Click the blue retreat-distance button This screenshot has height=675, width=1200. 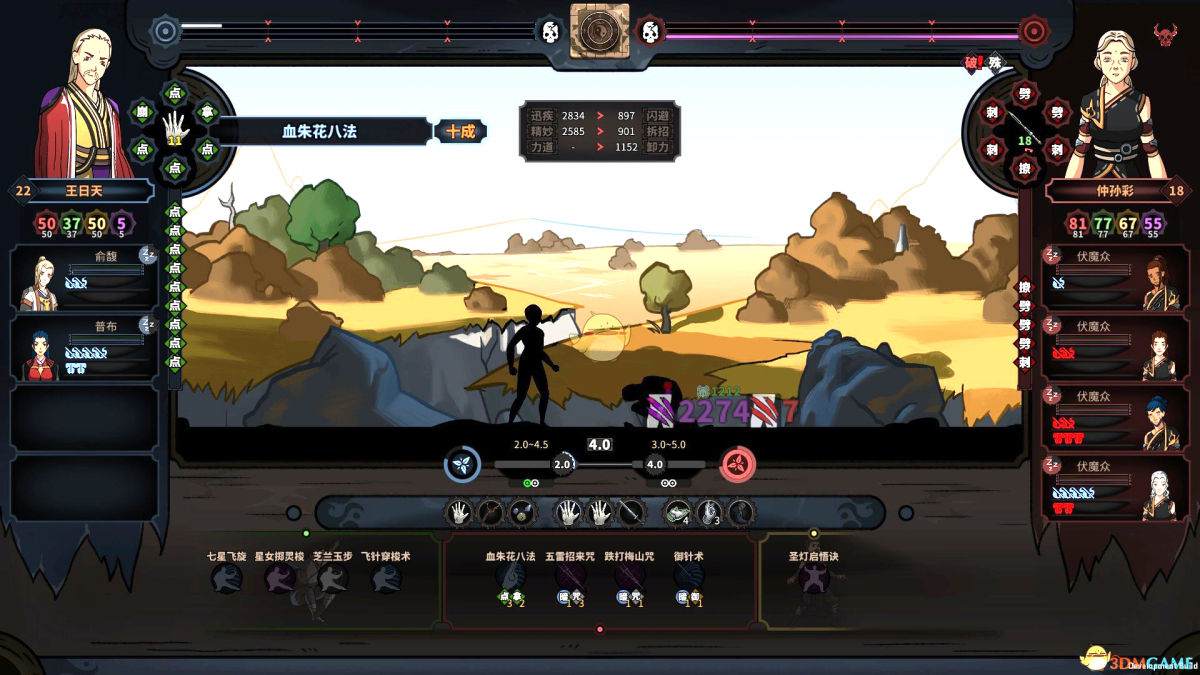pyautogui.click(x=462, y=464)
